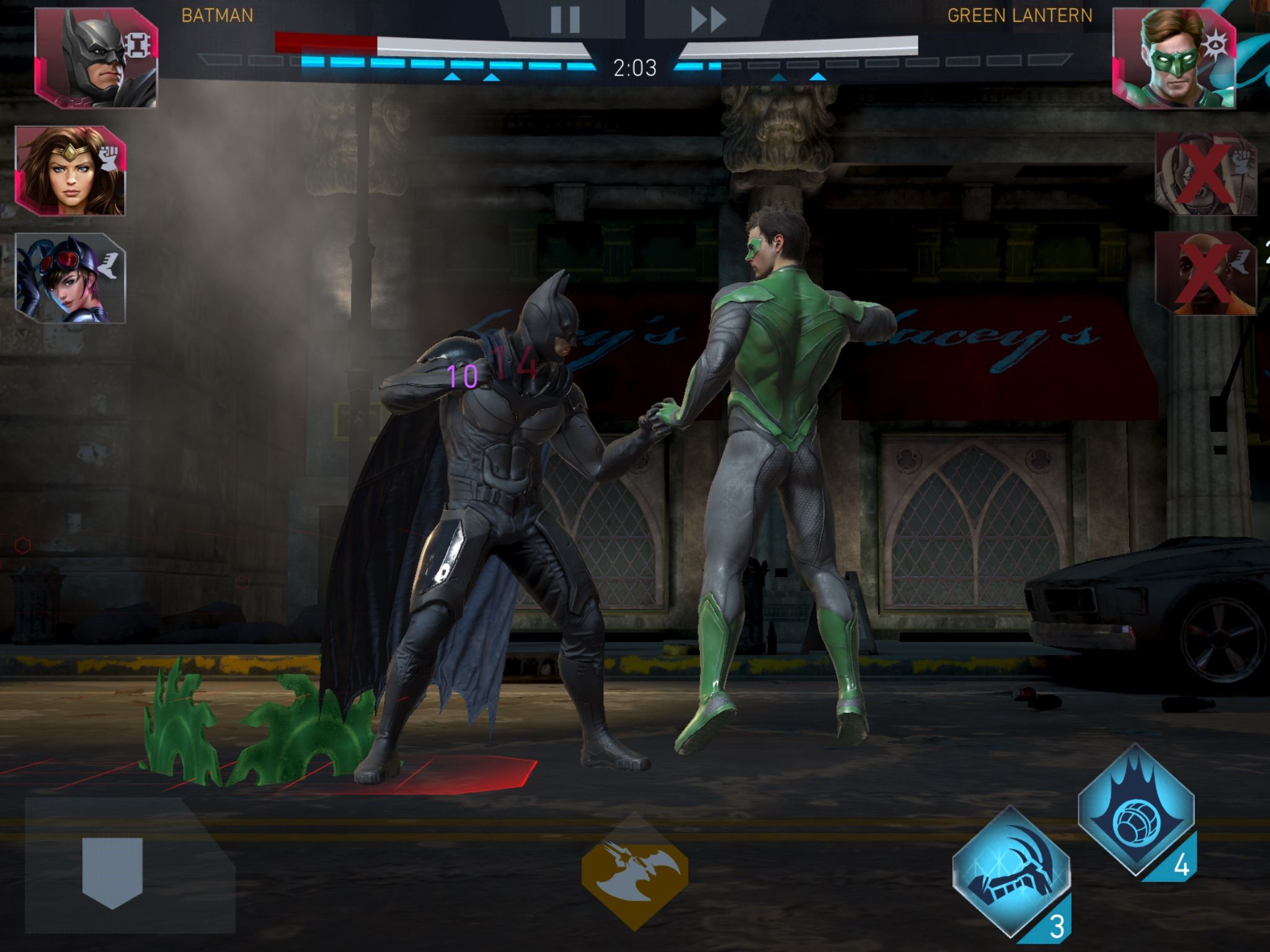Image resolution: width=1270 pixels, height=952 pixels.
Task: Select Batman's portrait in the top left
Action: [93, 59]
